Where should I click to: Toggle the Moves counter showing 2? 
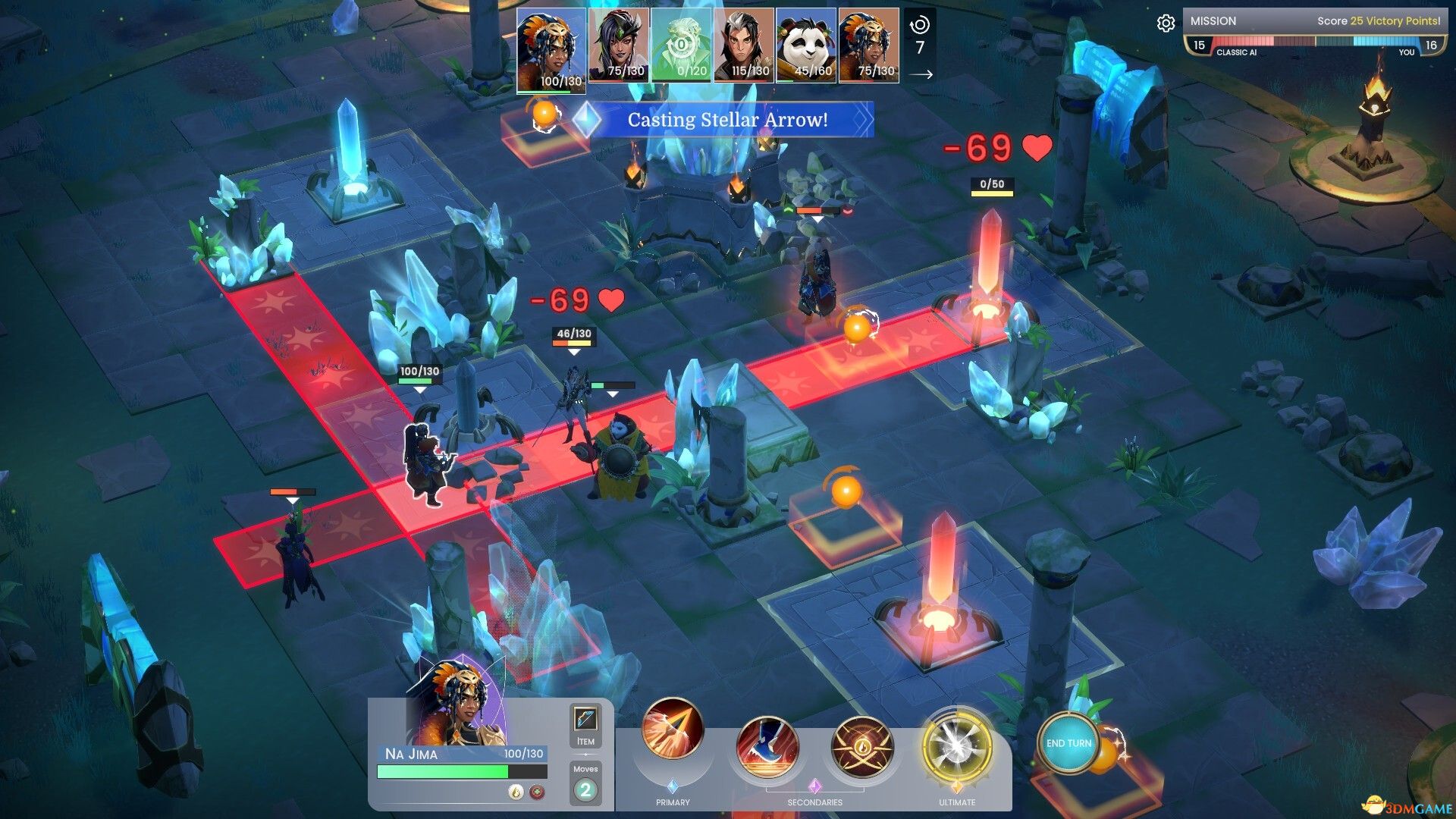point(585,789)
